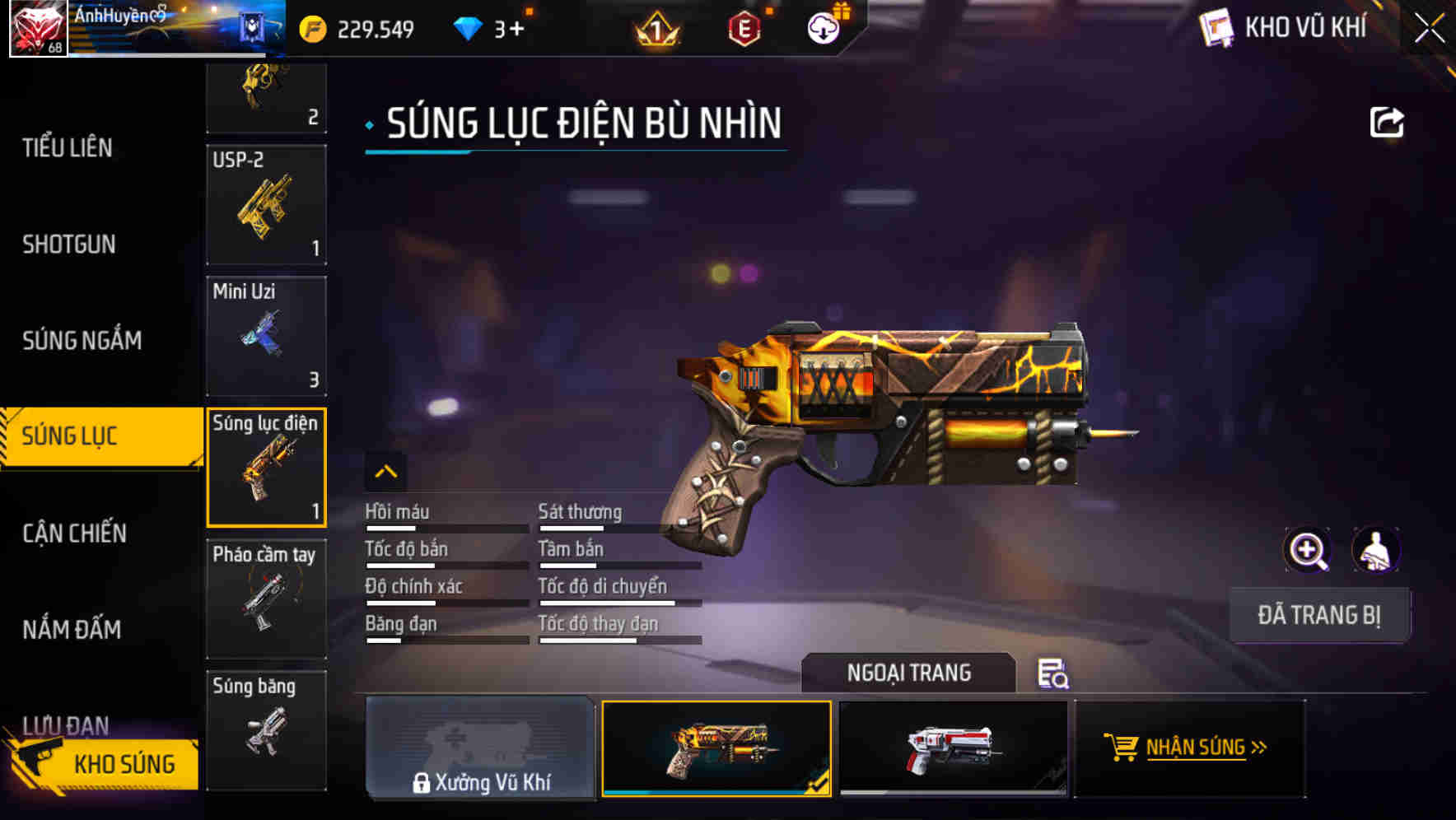Open the CẬN CHIẾN category
The image size is (1456, 820).
click(73, 533)
